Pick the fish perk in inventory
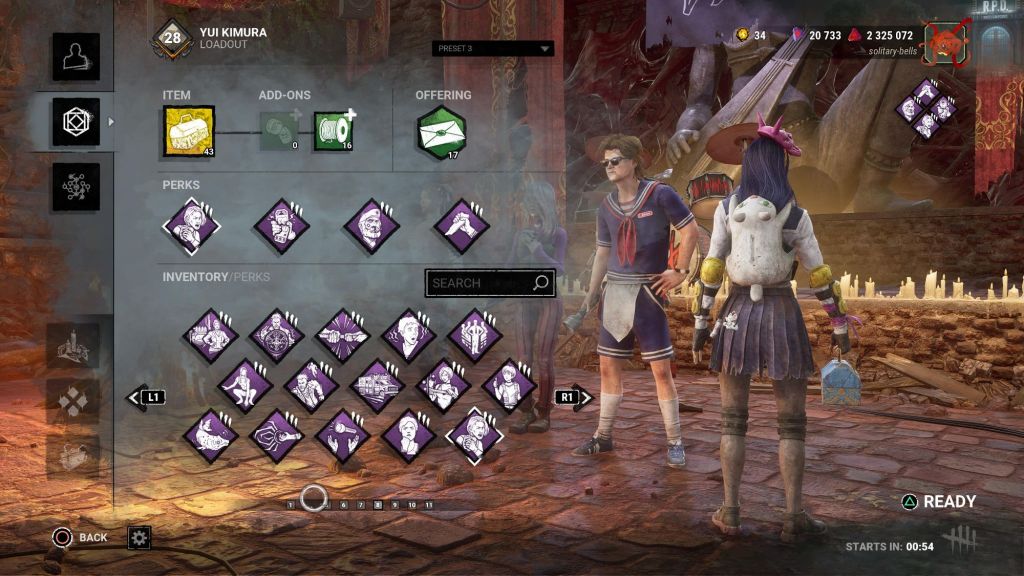This screenshot has height=576, width=1024. (x=211, y=435)
